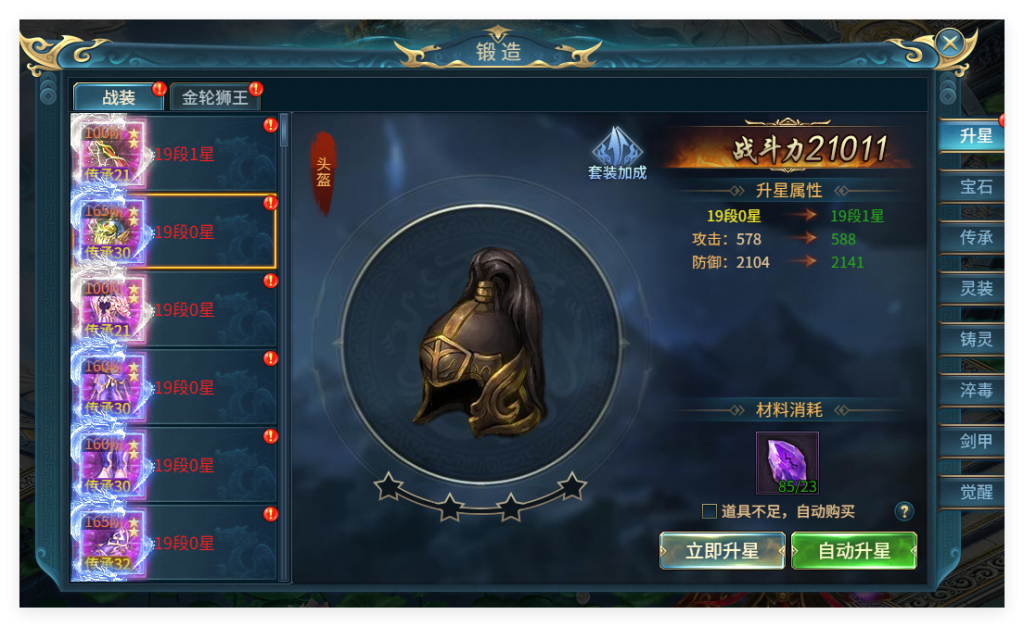Open the 金轮狮王 tab

point(214,97)
